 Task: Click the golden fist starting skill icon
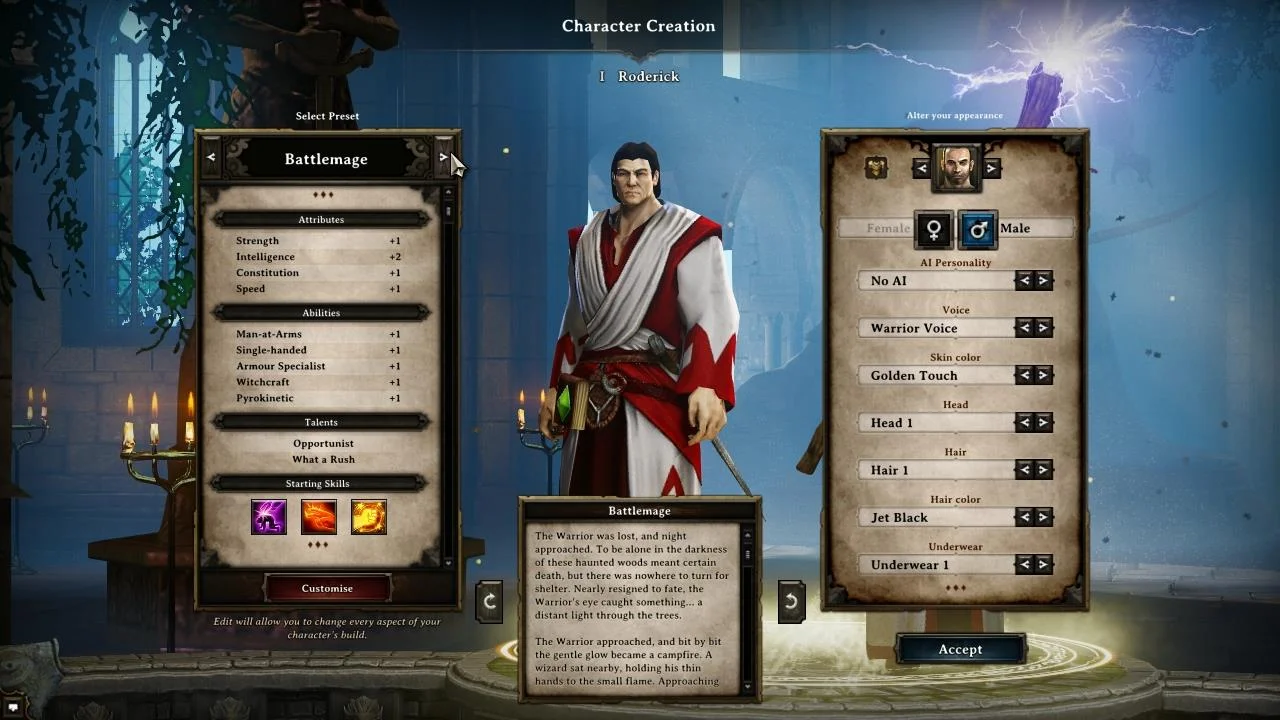click(x=368, y=516)
